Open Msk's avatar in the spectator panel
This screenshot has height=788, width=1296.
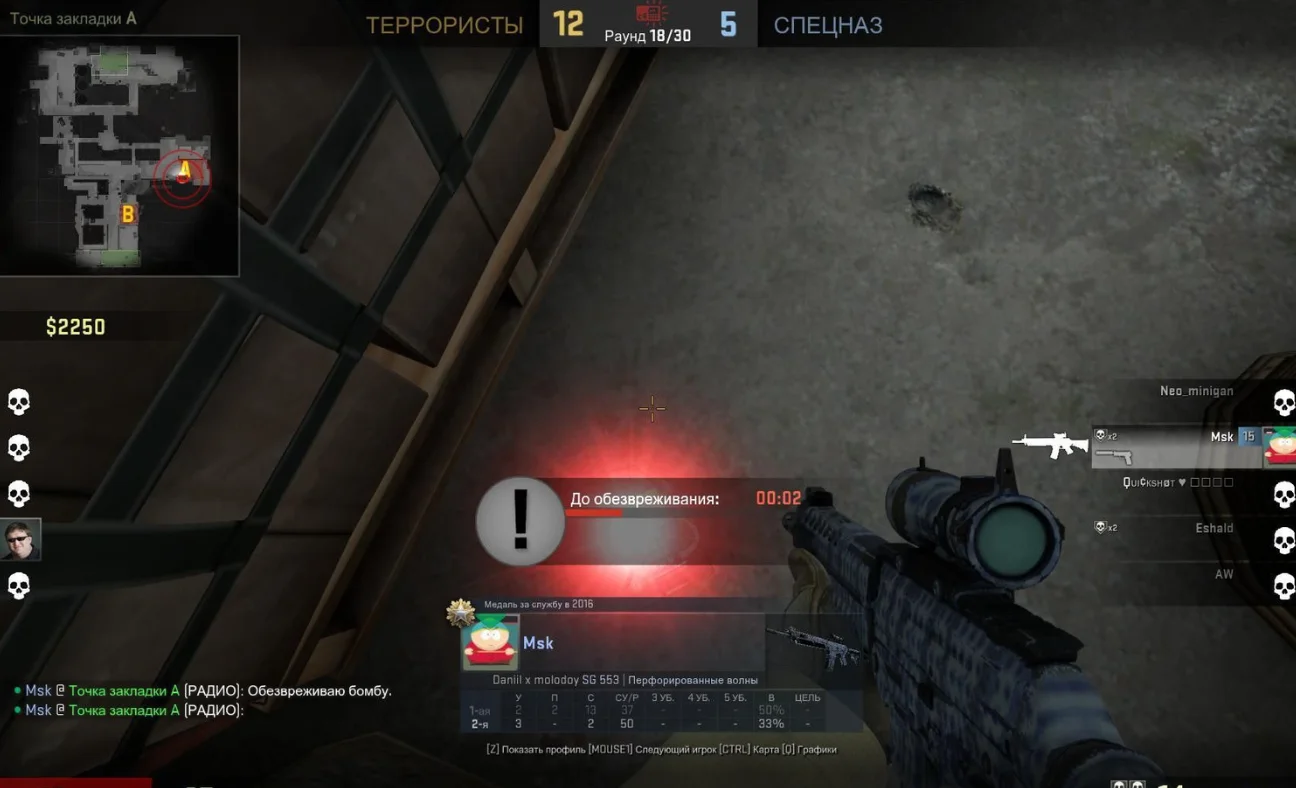point(489,643)
